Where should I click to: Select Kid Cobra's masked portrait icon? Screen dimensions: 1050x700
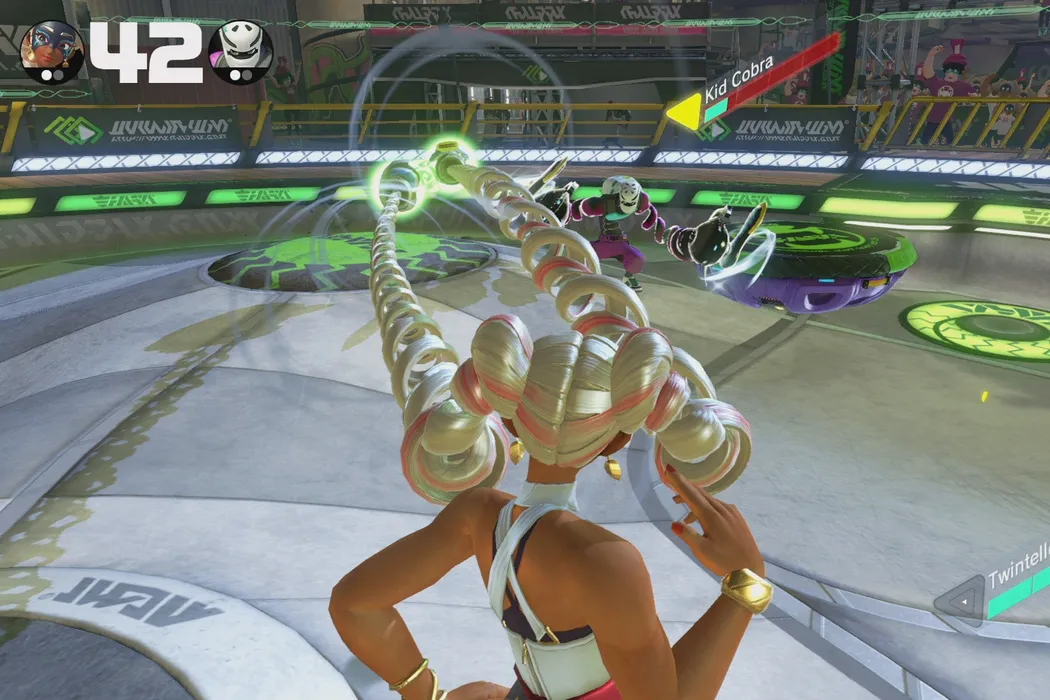point(240,51)
